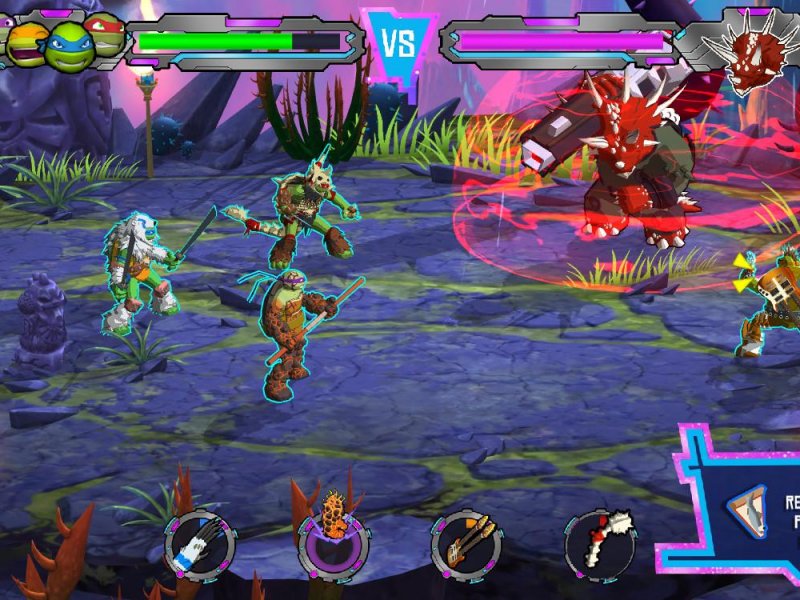
Task: Activate the blue gauntlet ability
Action: point(200,546)
